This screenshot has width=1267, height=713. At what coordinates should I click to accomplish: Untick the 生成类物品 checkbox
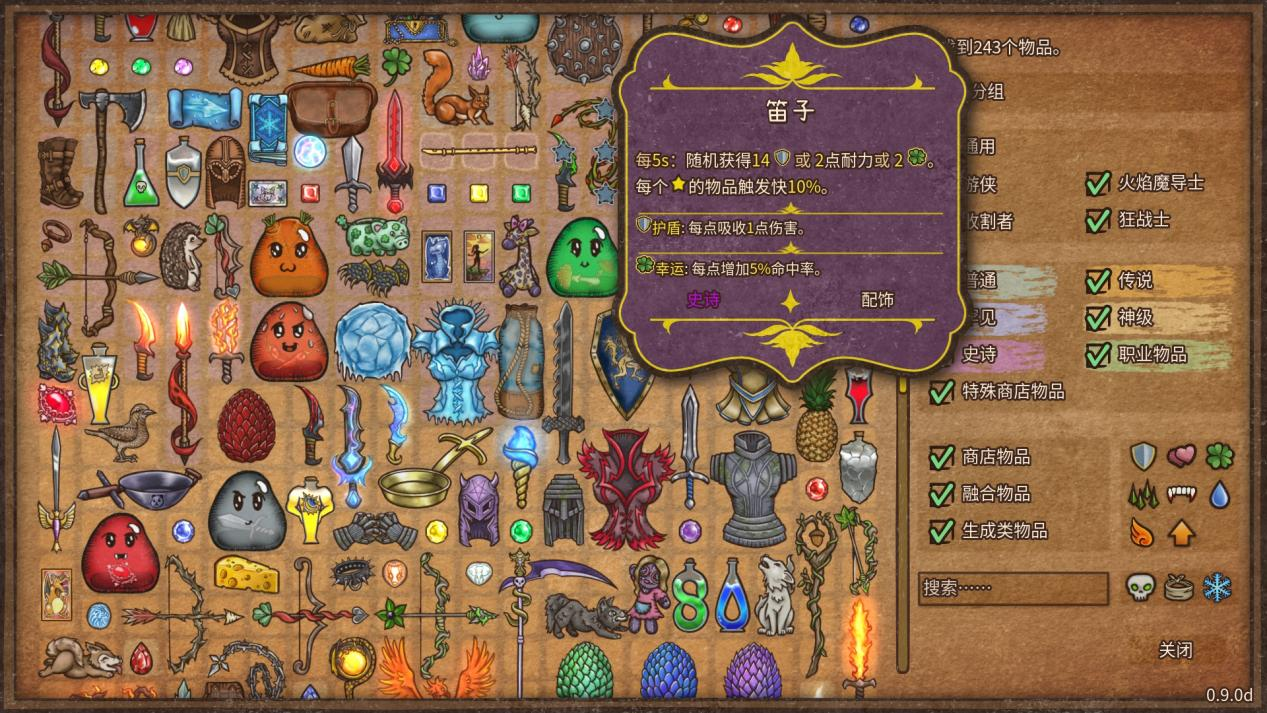pos(941,531)
